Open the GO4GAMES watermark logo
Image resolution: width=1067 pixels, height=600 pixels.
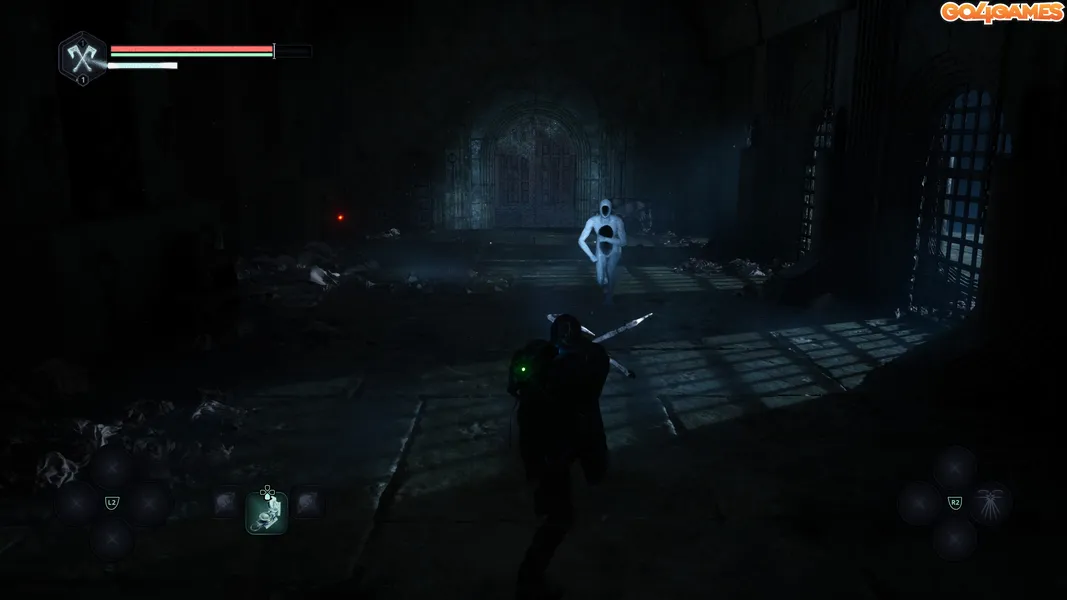1001,12
